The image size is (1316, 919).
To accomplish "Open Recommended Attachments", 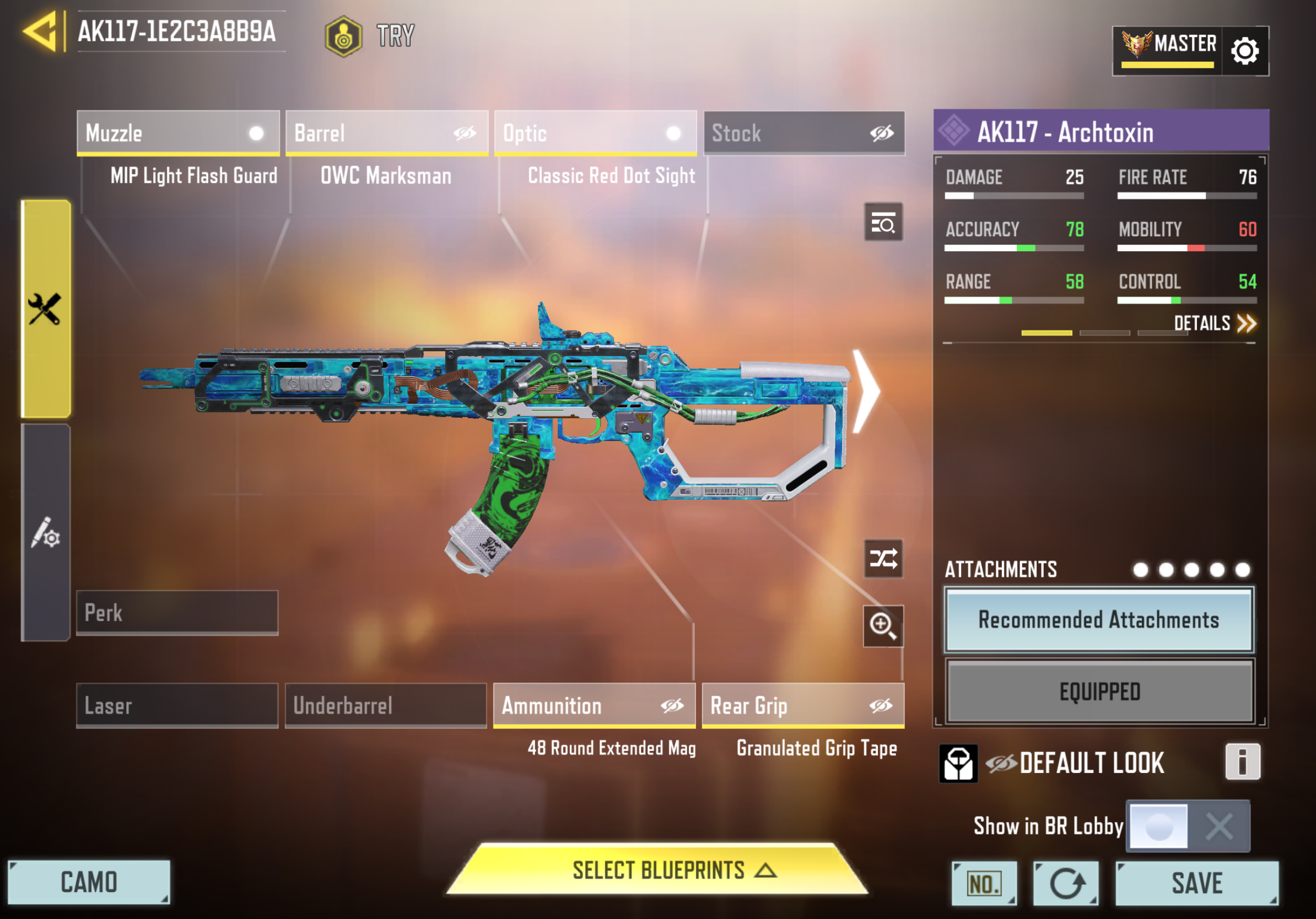I will click(1099, 620).
